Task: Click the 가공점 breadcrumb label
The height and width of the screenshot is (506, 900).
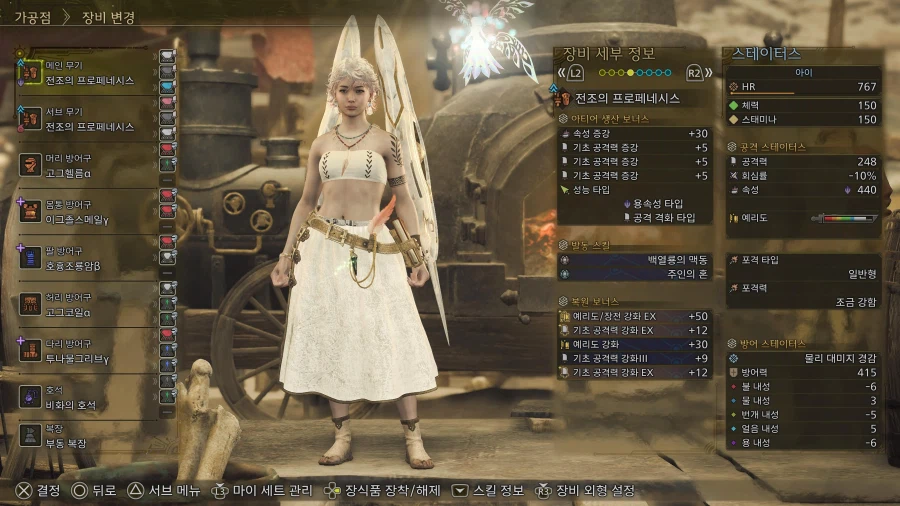Action: (33, 17)
